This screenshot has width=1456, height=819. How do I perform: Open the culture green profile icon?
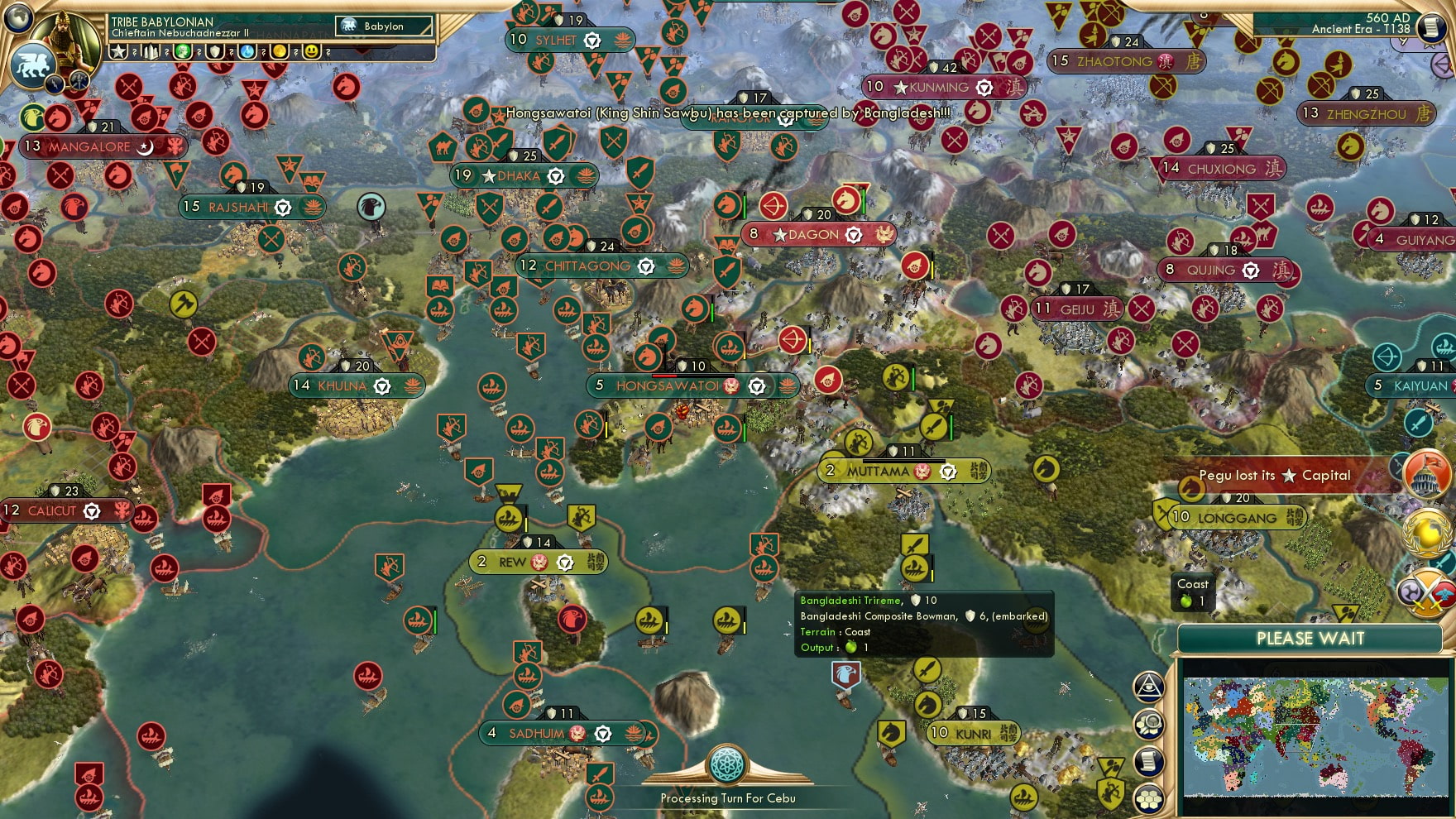point(183,53)
